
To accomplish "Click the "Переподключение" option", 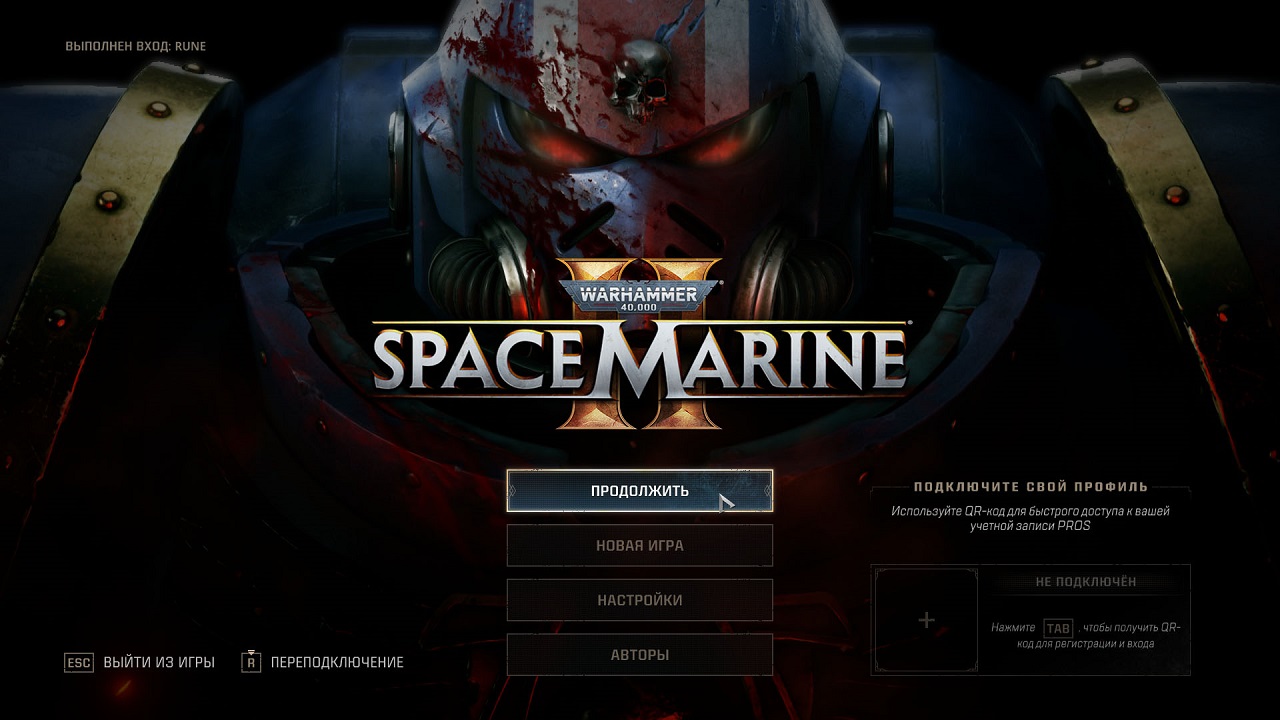I will pos(336,661).
